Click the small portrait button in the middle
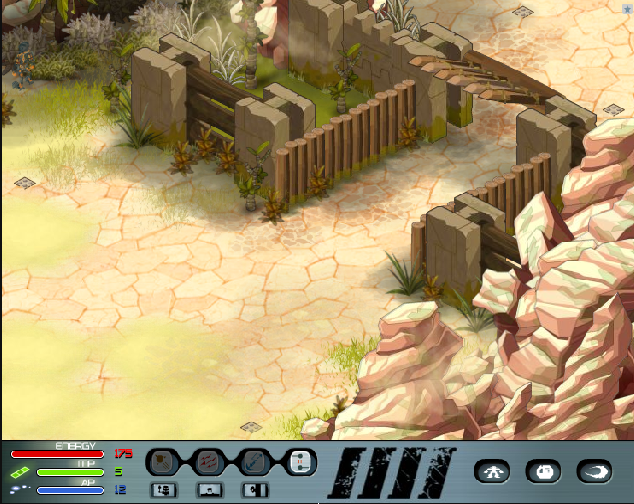 pyautogui.click(x=209, y=489)
